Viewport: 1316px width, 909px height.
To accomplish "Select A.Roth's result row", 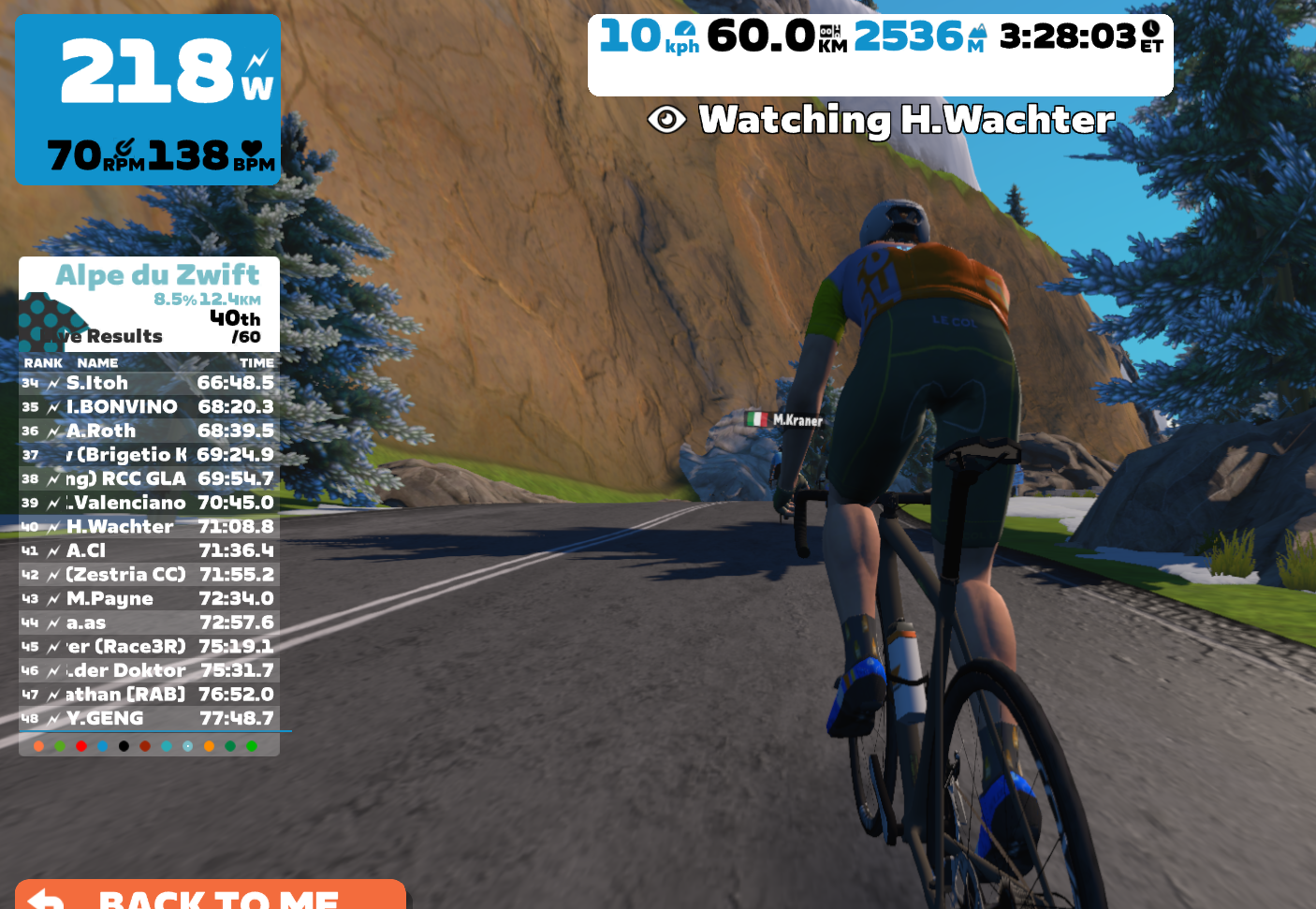I will 149,431.
